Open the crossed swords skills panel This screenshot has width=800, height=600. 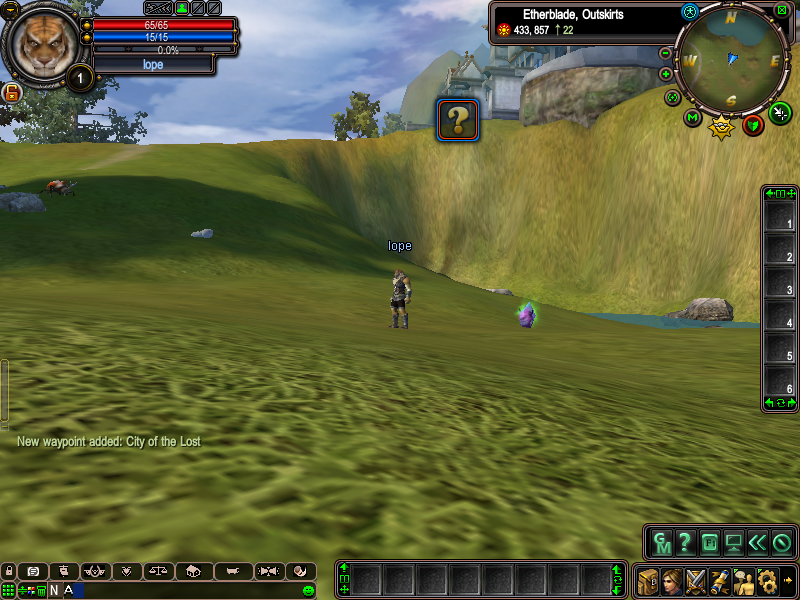pyautogui.click(x=696, y=580)
